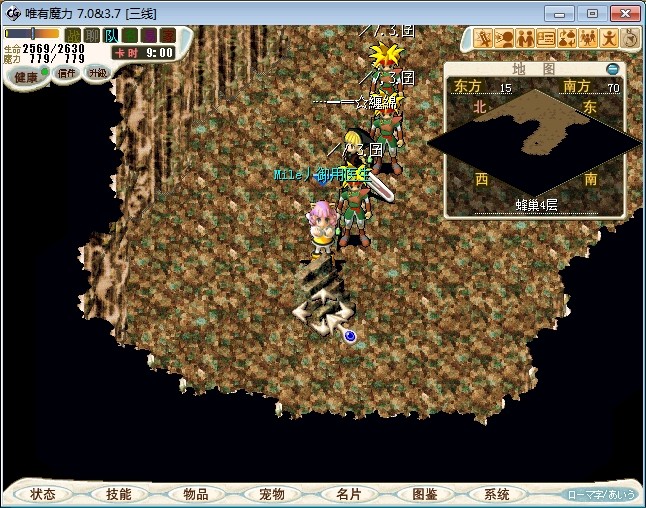The height and width of the screenshot is (508, 646).
Task: Toggle the ローマ字/あいう input mode
Action: 600,494
